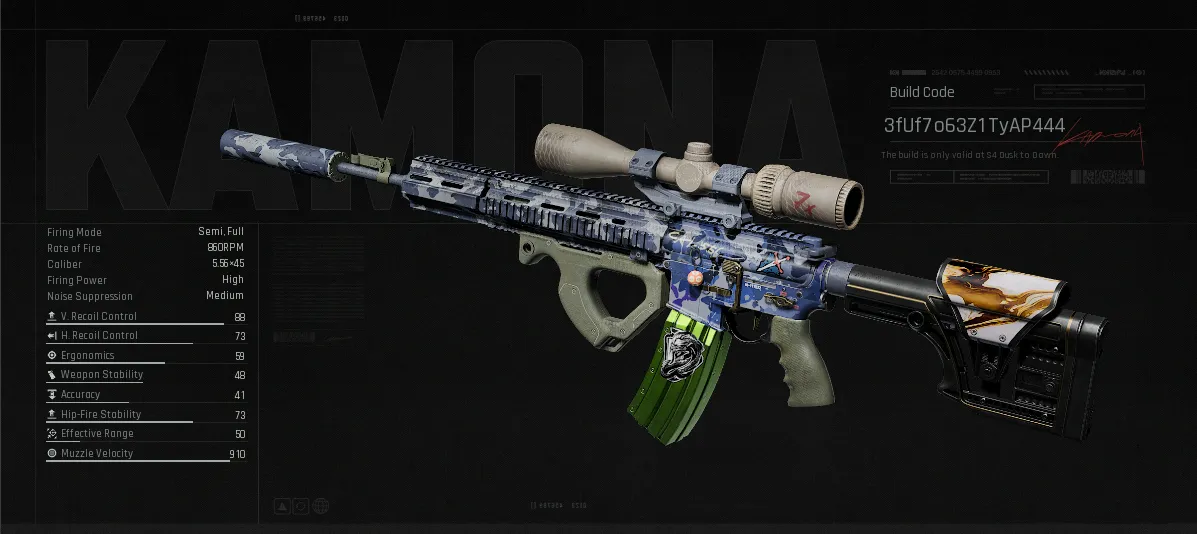
Task: Click the triangle icon in the bottom strip
Action: click(x=283, y=506)
